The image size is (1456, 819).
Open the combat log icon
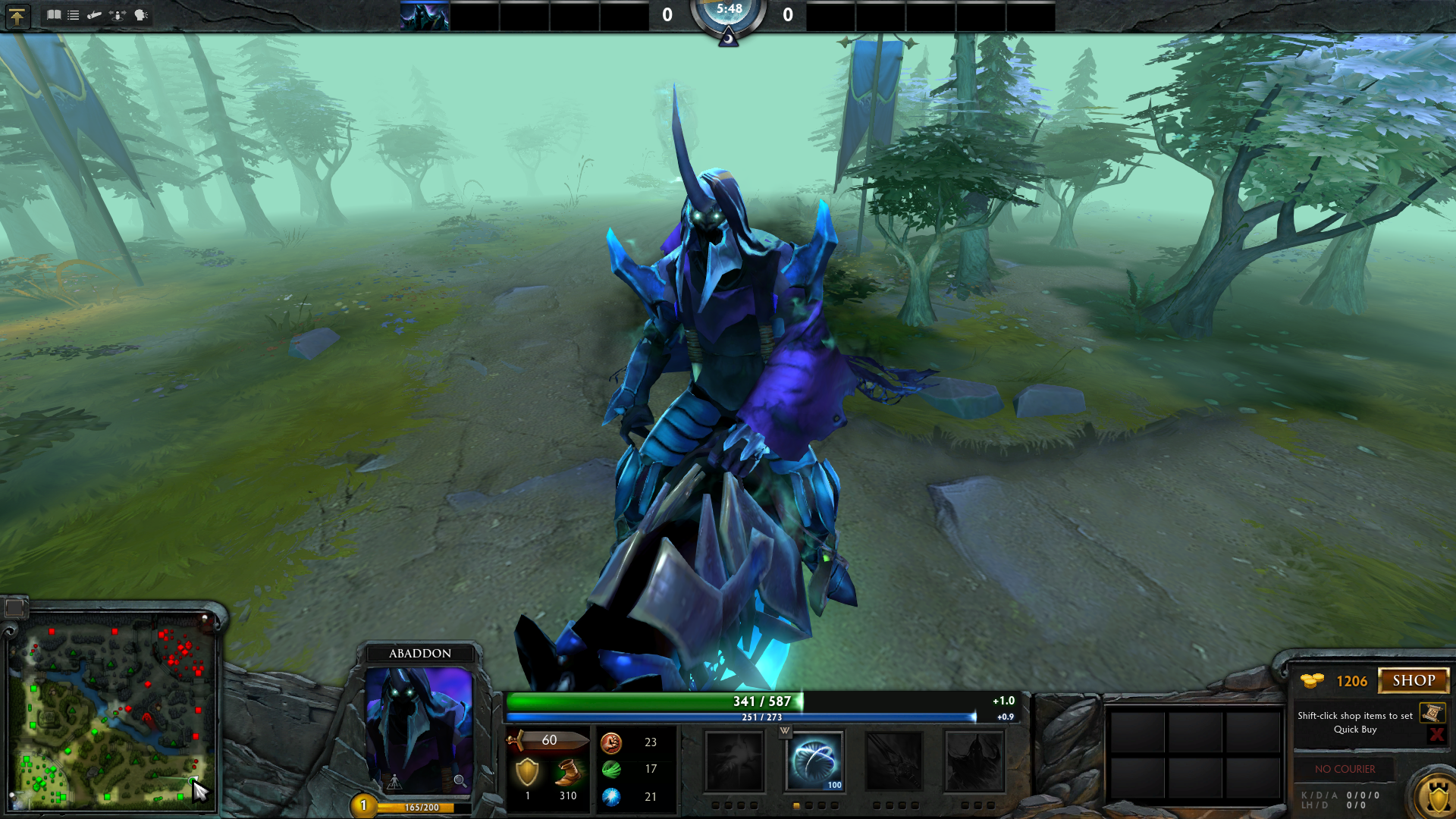click(x=94, y=14)
